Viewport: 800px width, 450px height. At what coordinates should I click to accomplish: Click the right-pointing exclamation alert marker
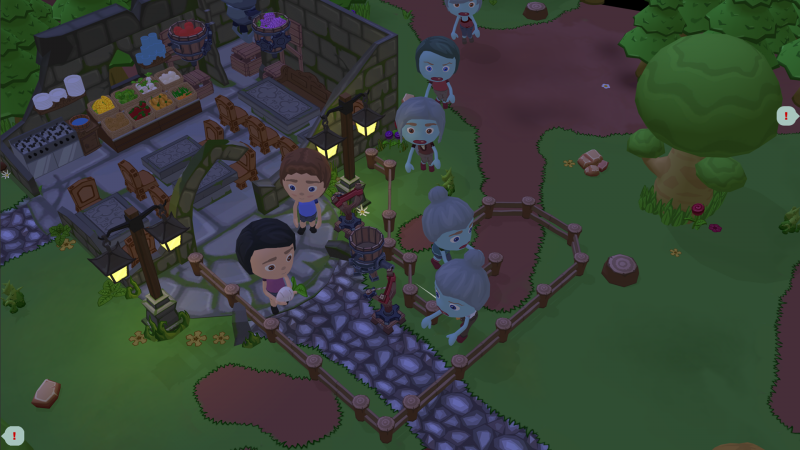tap(787, 115)
